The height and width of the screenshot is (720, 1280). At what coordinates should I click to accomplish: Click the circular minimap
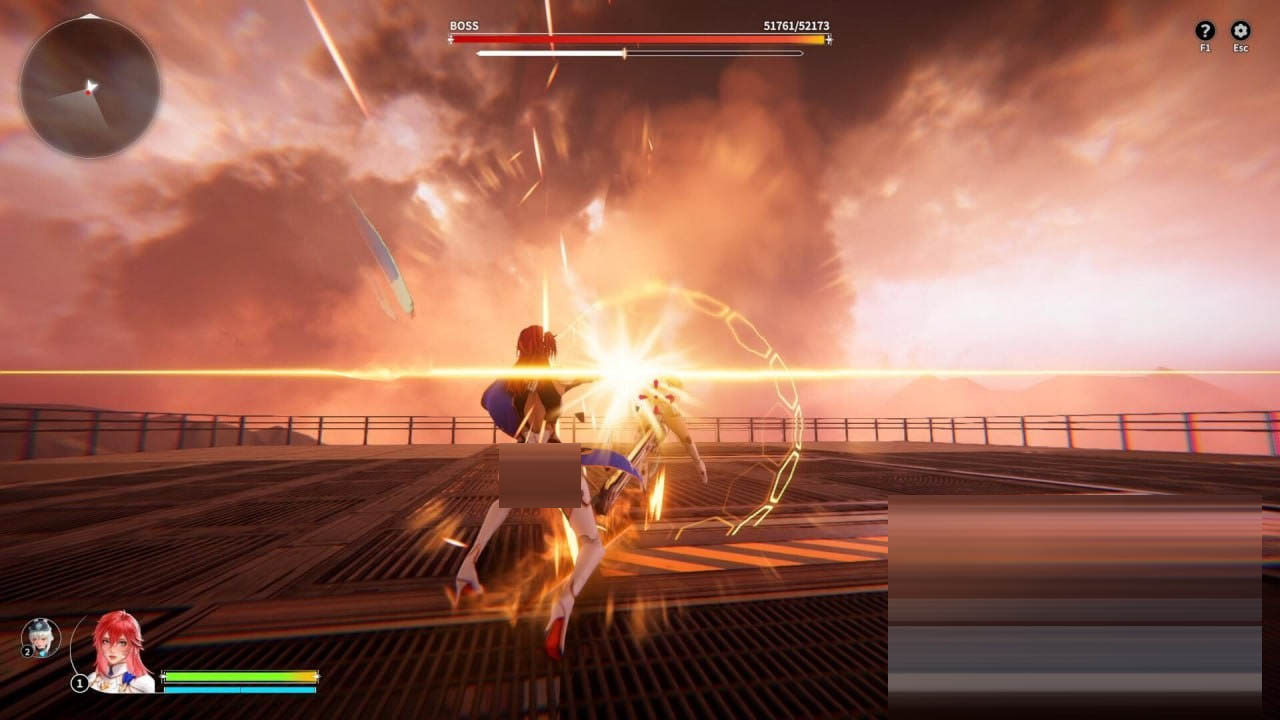(90, 87)
